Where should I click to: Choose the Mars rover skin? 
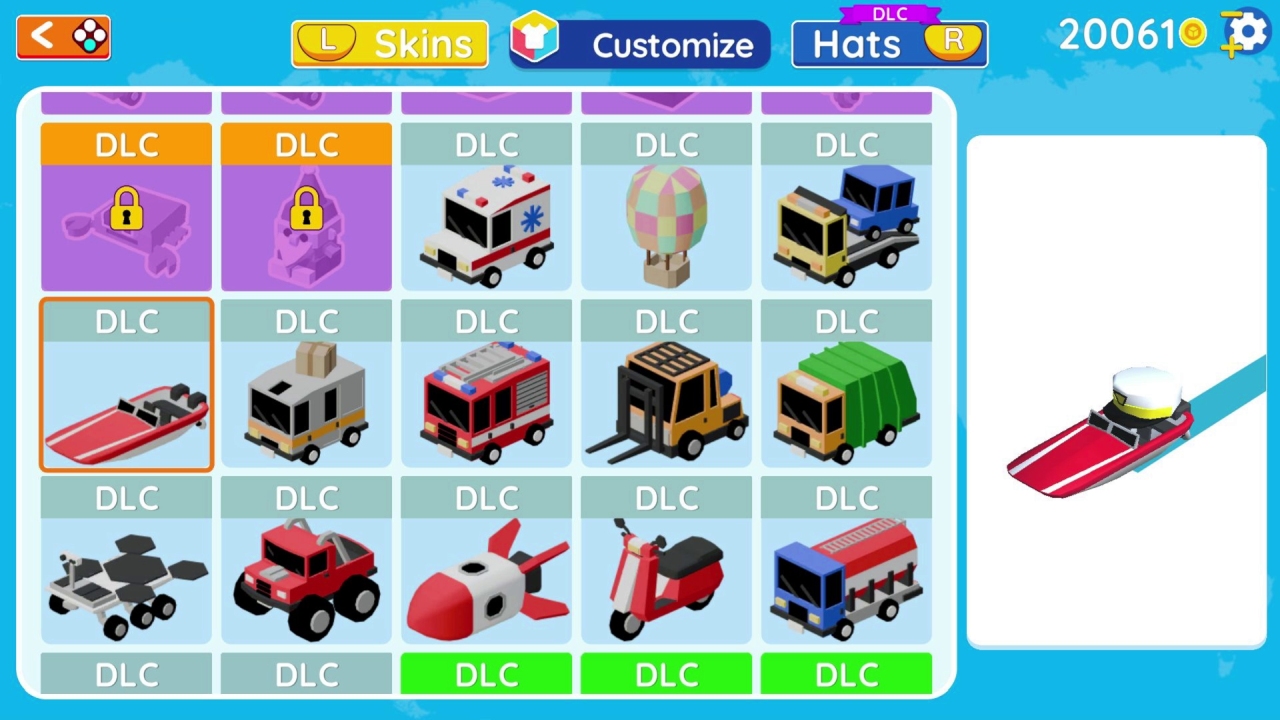point(126,575)
